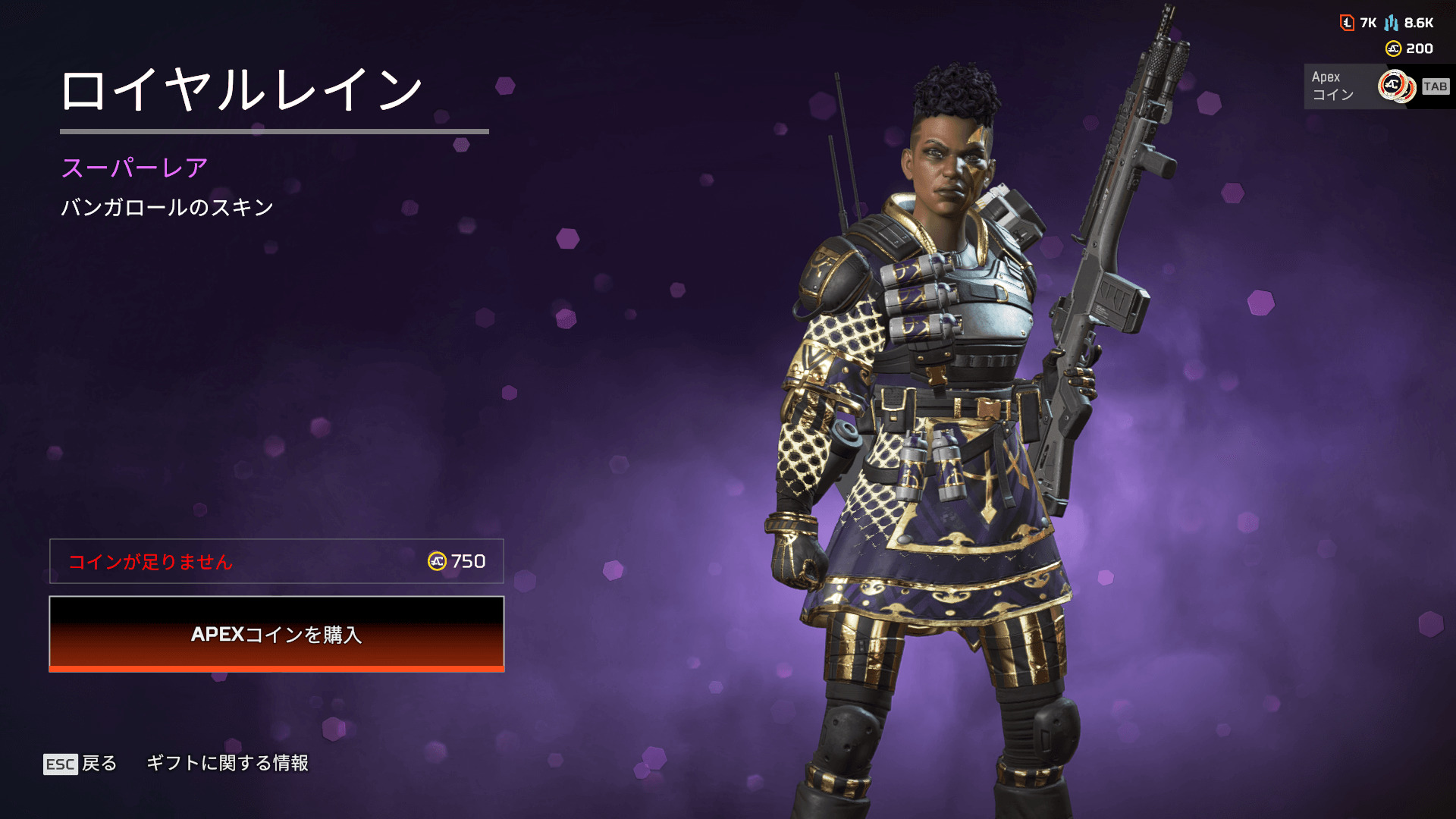Go back with the 戻る button
Image resolution: width=1456 pixels, height=819 pixels.
[x=80, y=764]
